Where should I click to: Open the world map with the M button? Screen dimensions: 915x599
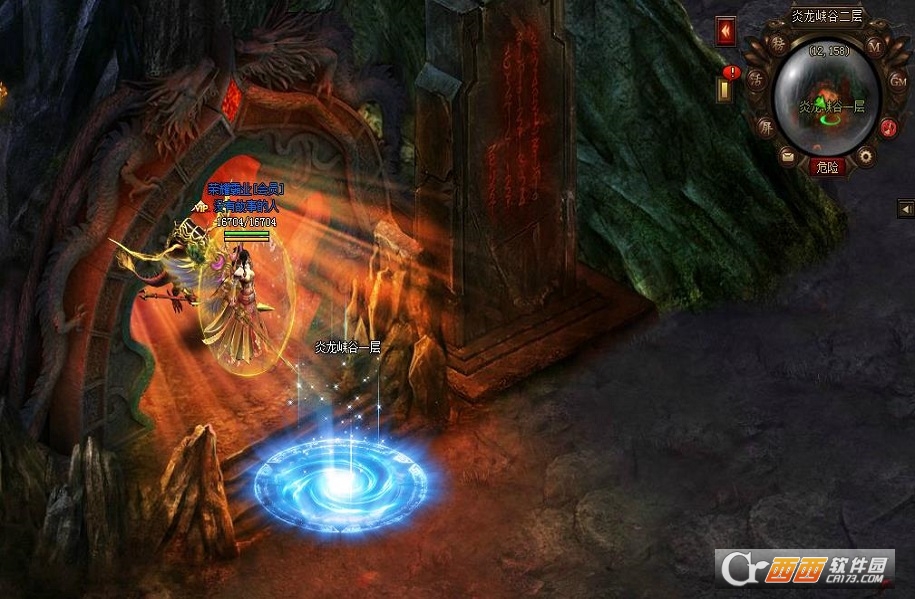(873, 46)
